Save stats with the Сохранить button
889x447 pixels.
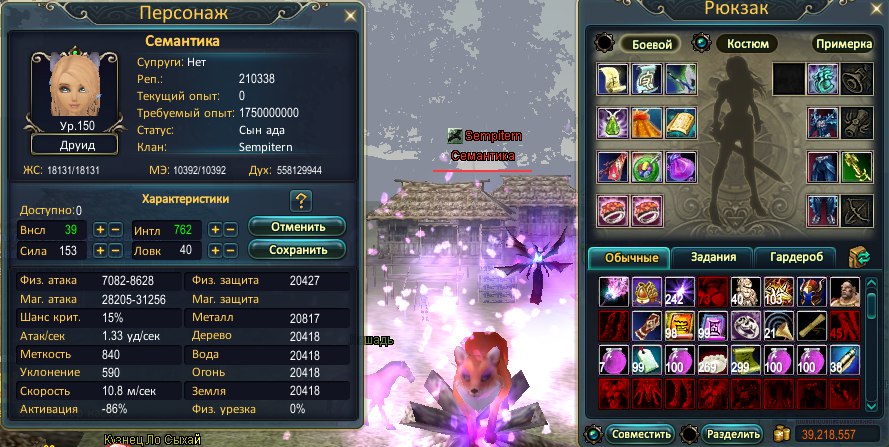[297, 249]
